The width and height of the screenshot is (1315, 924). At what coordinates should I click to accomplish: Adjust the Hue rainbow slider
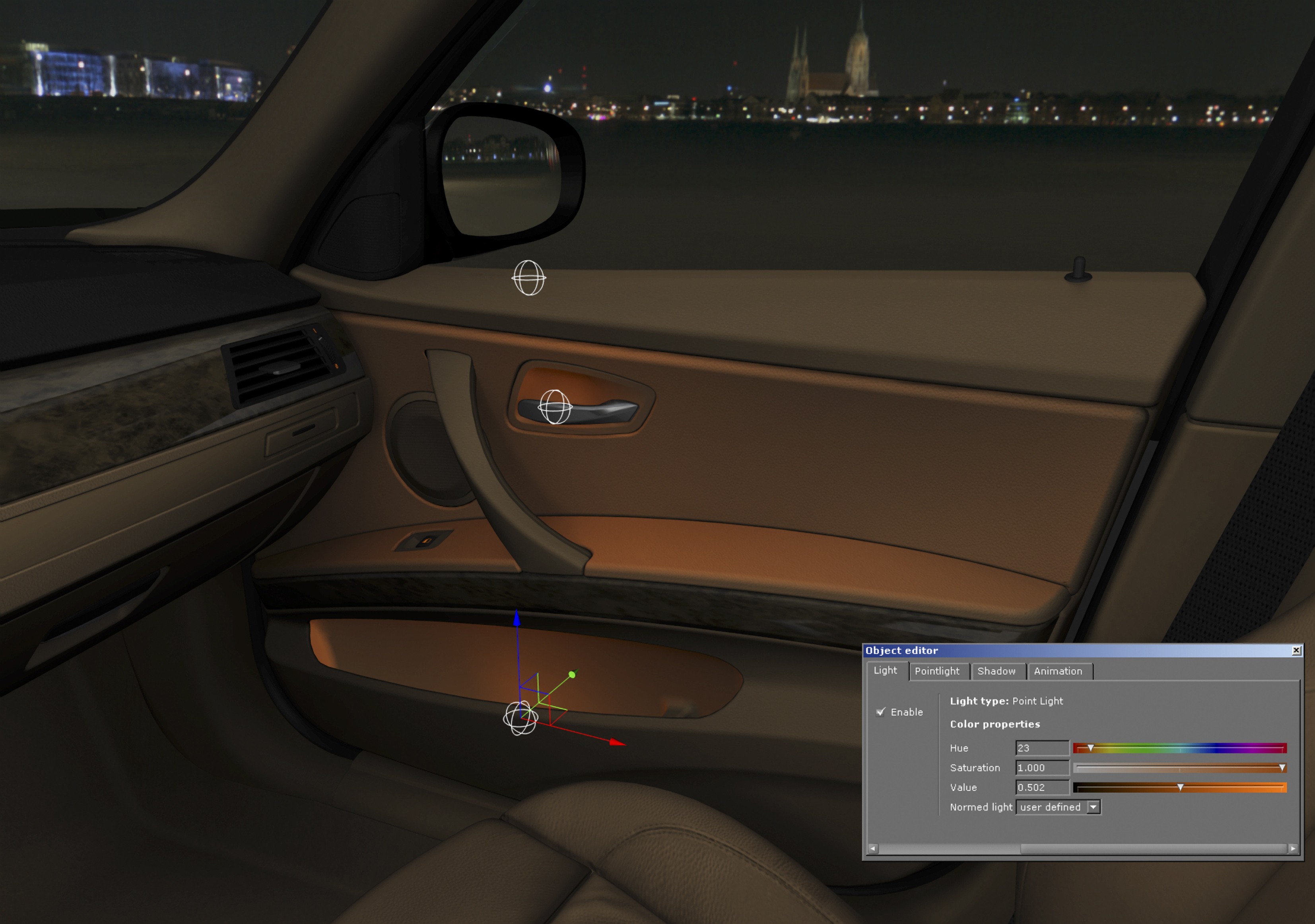[1180, 748]
